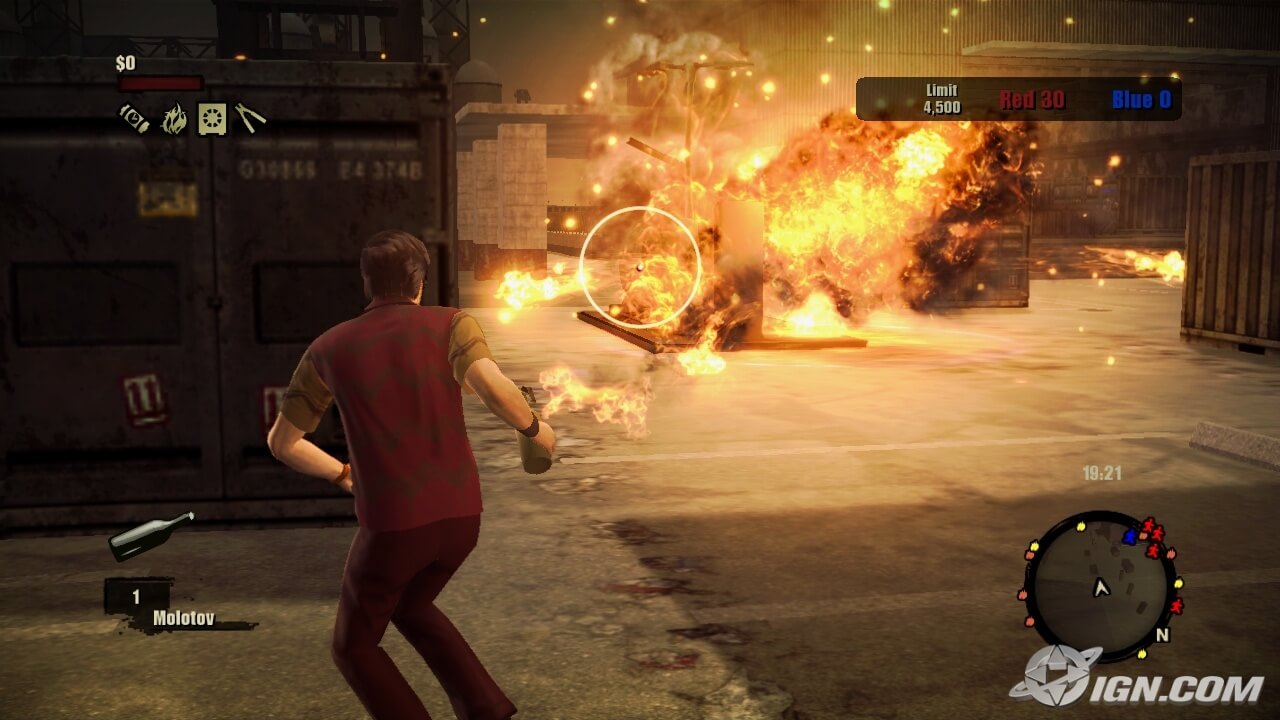The width and height of the screenshot is (1280, 720).
Task: Click the N compass marker on minimap
Action: 1162,634
